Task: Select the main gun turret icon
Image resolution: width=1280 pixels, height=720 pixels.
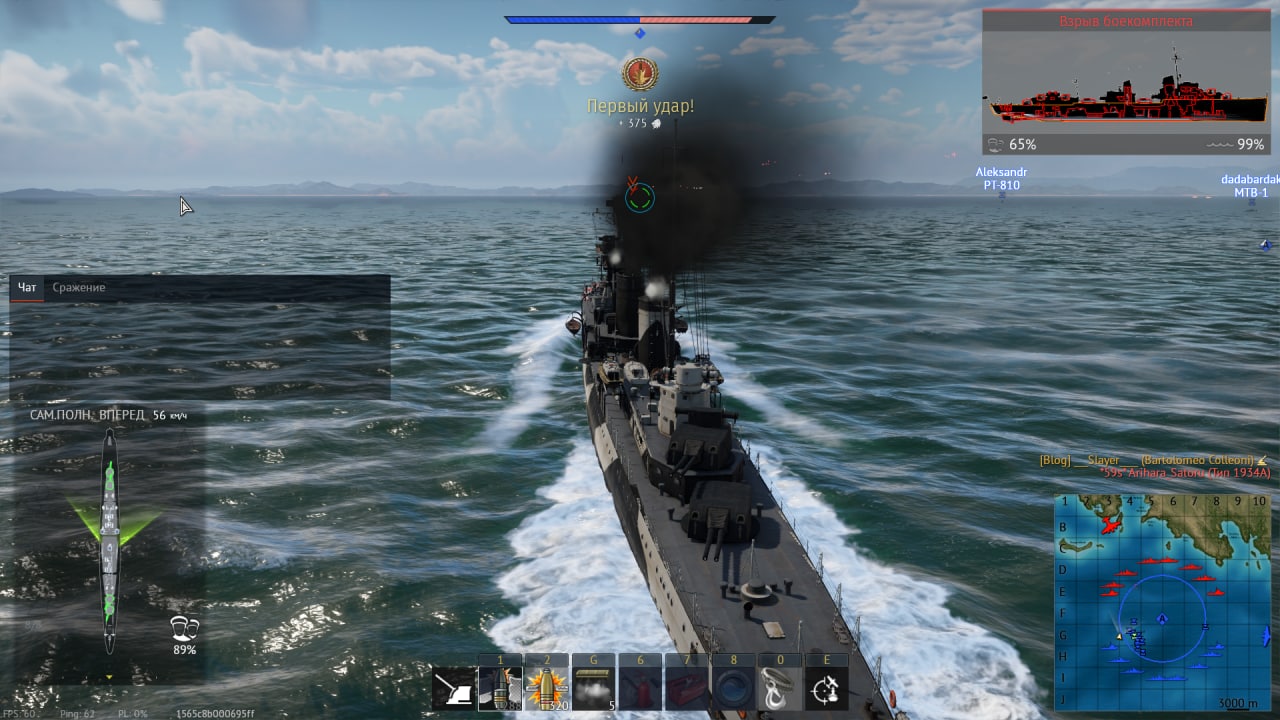Action: (x=453, y=689)
